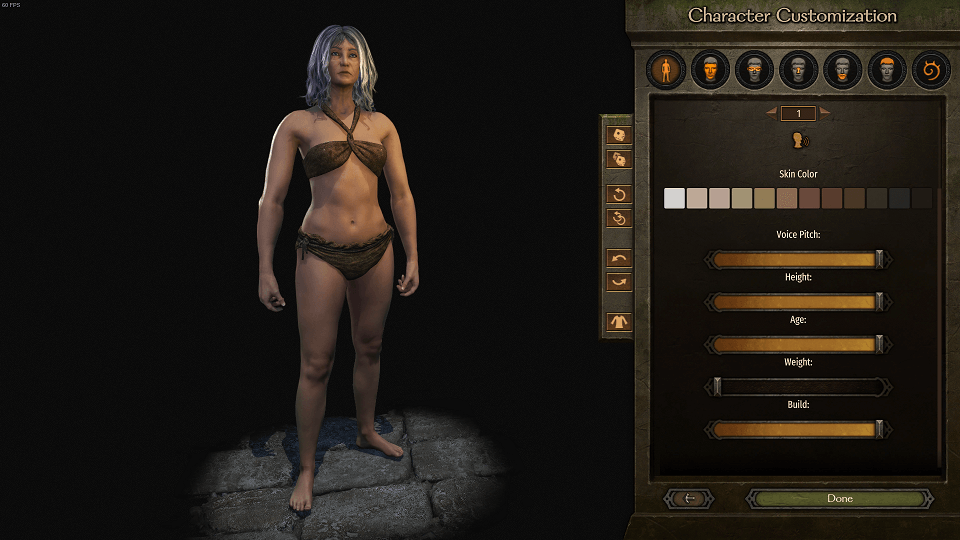Open the Eyes customization tab
960x540 pixels.
(x=753, y=70)
